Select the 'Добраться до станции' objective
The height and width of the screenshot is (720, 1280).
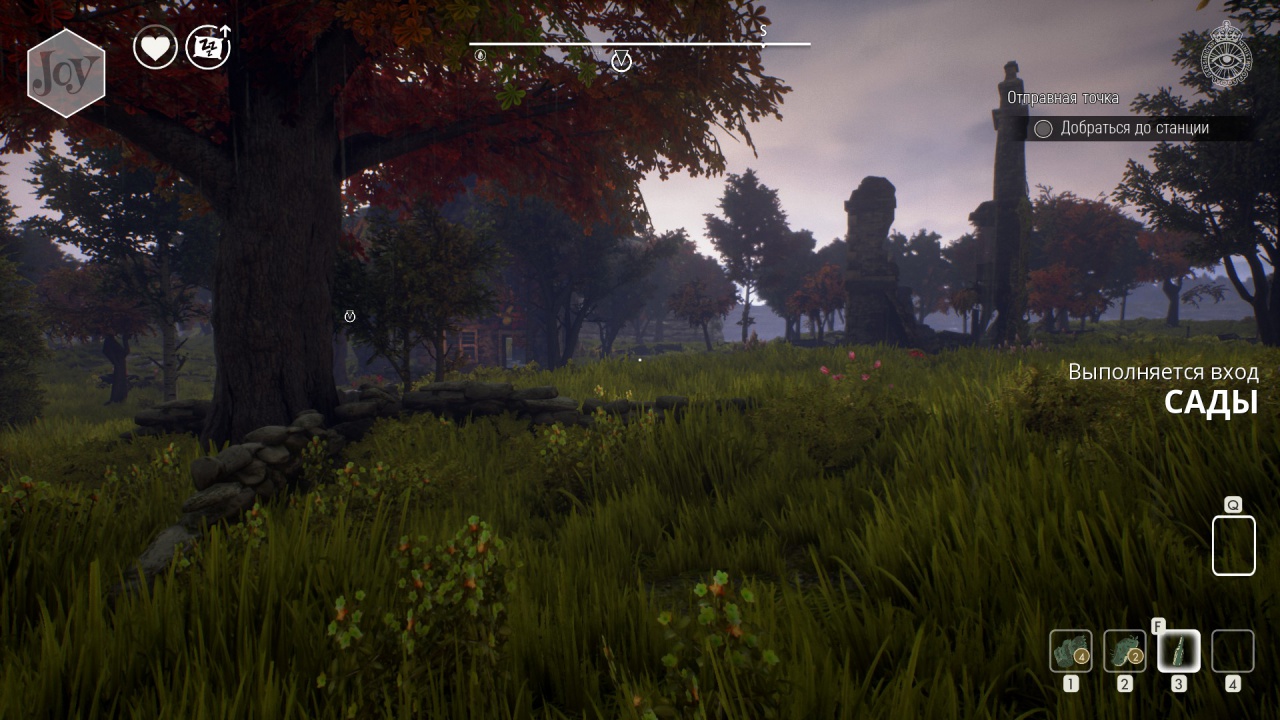[x=1134, y=128]
